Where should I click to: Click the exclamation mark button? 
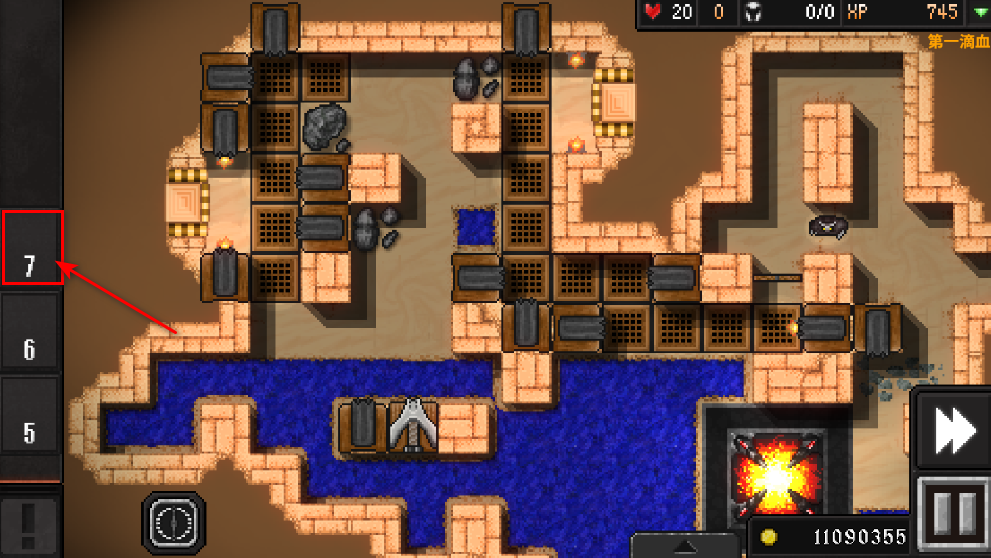[29, 522]
